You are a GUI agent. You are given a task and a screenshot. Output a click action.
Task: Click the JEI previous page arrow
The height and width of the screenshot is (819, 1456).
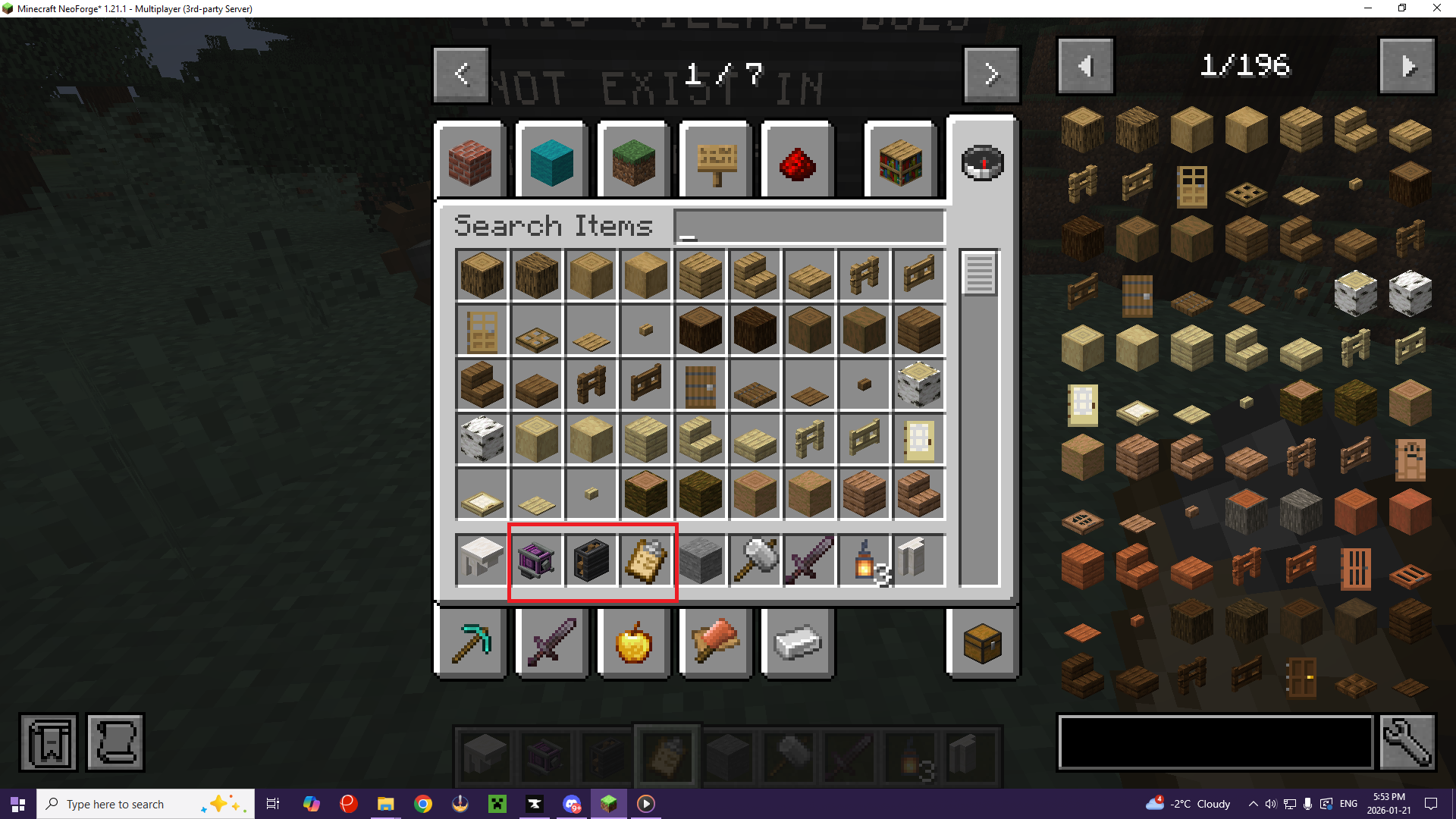click(1085, 66)
